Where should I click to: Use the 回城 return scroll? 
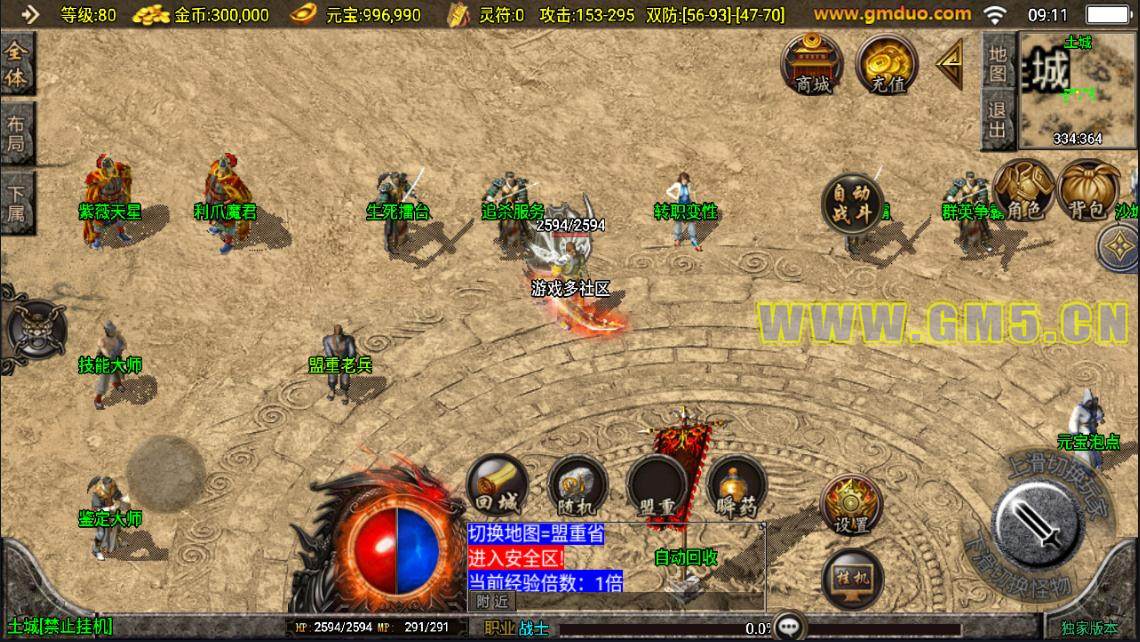pos(497,486)
